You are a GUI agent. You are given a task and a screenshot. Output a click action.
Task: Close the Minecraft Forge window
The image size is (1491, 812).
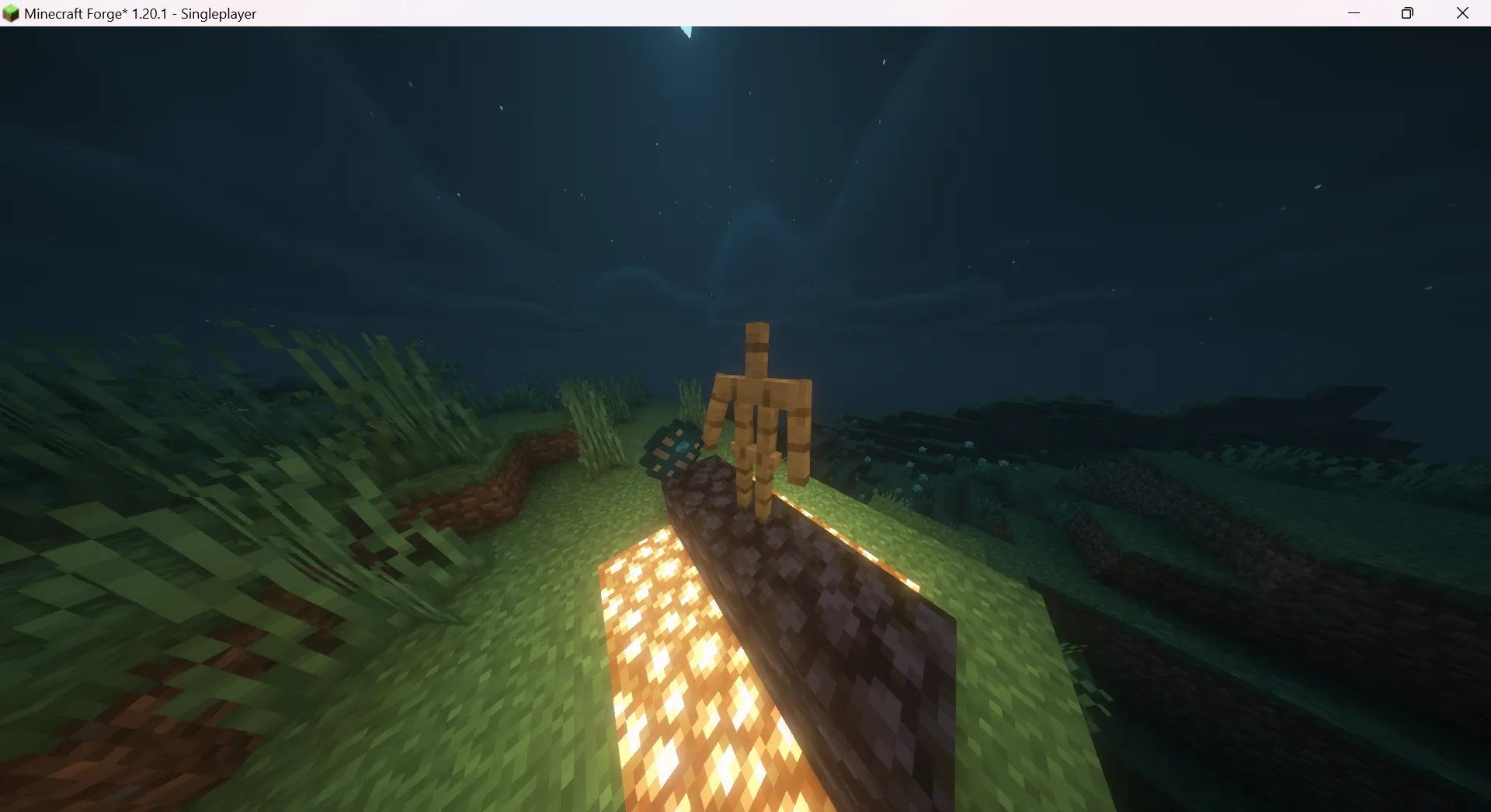coord(1463,13)
